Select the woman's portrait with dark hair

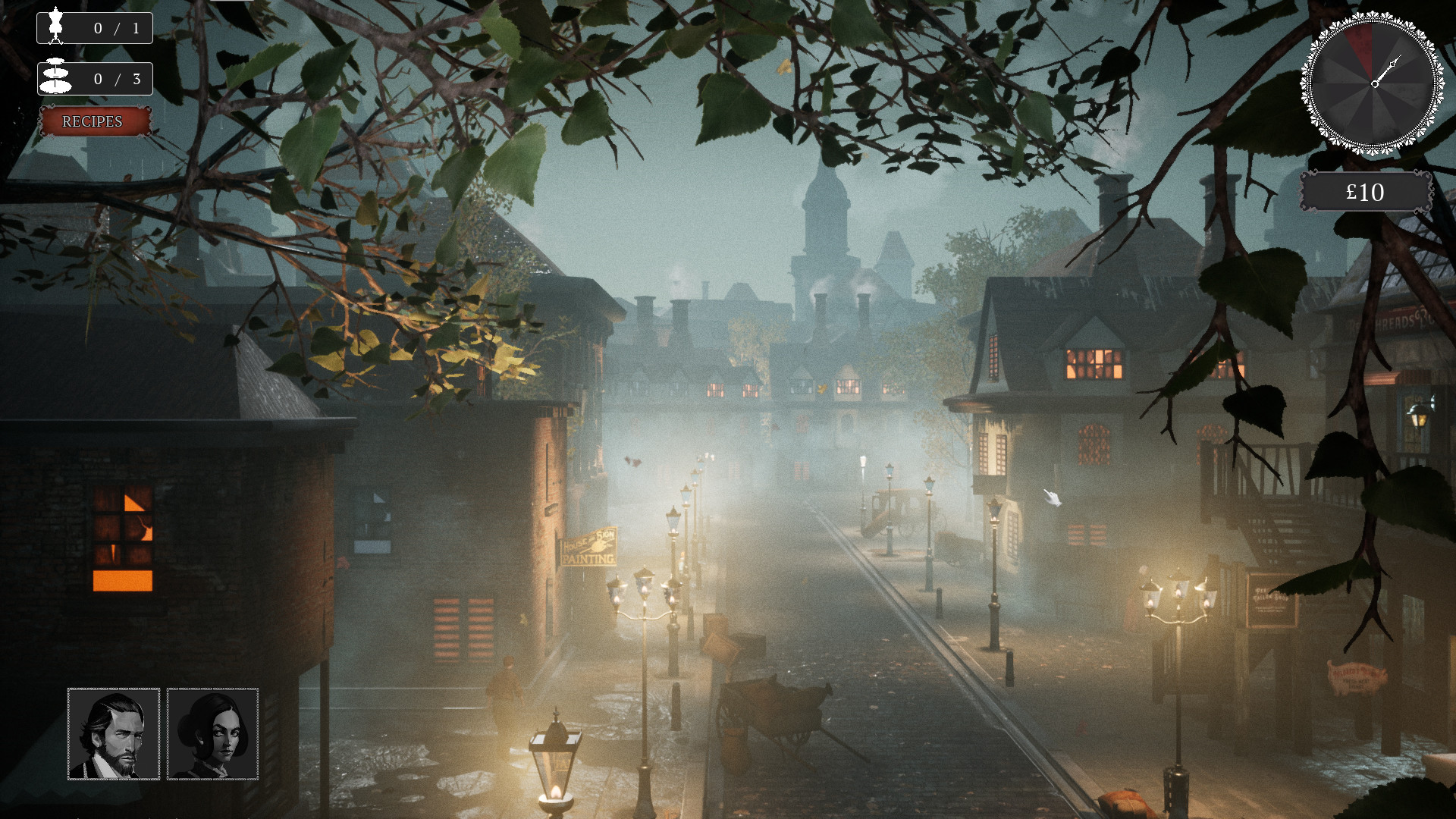pos(213,733)
